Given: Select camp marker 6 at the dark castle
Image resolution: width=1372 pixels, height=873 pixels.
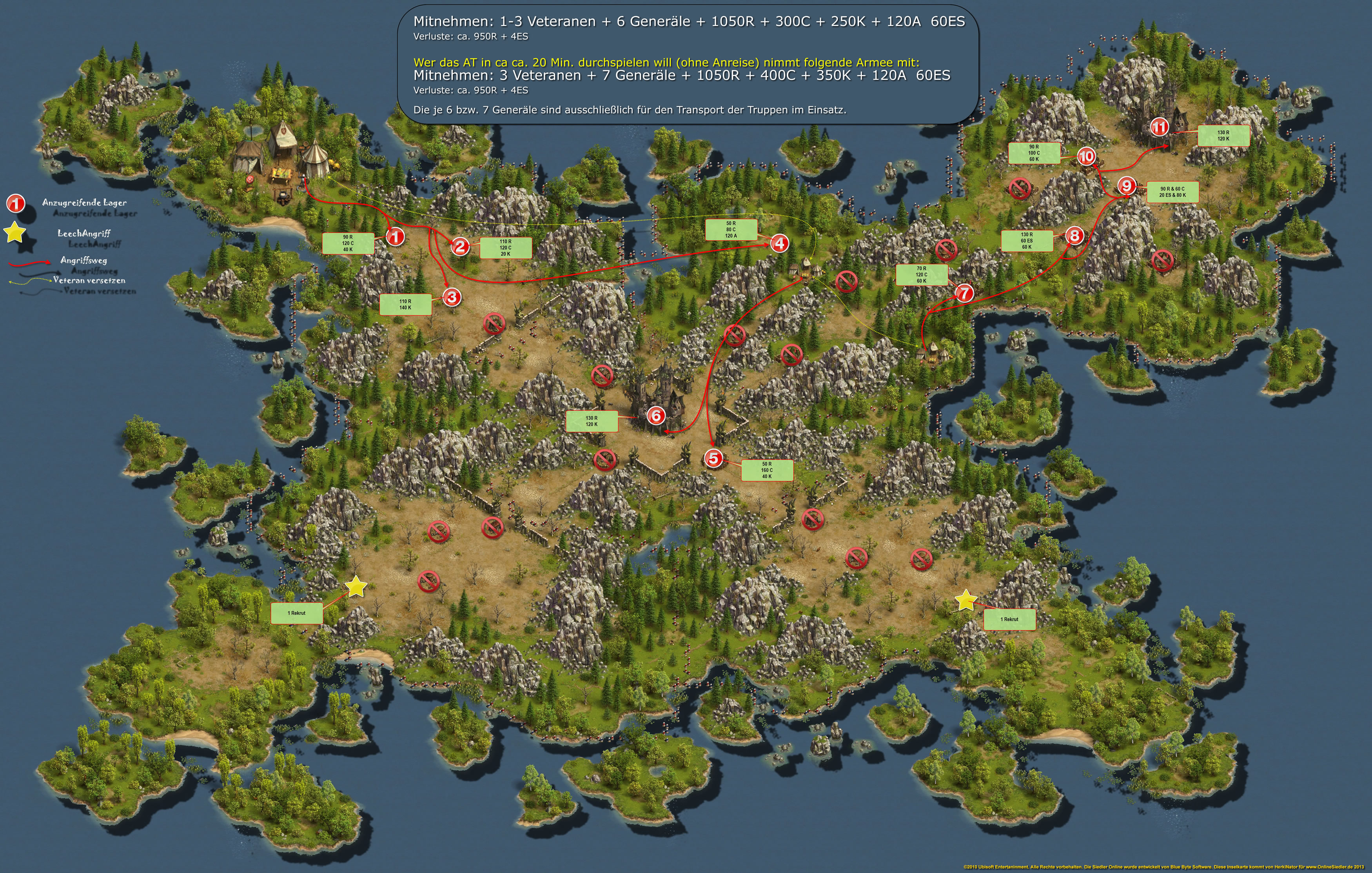Looking at the screenshot, I should click(656, 416).
